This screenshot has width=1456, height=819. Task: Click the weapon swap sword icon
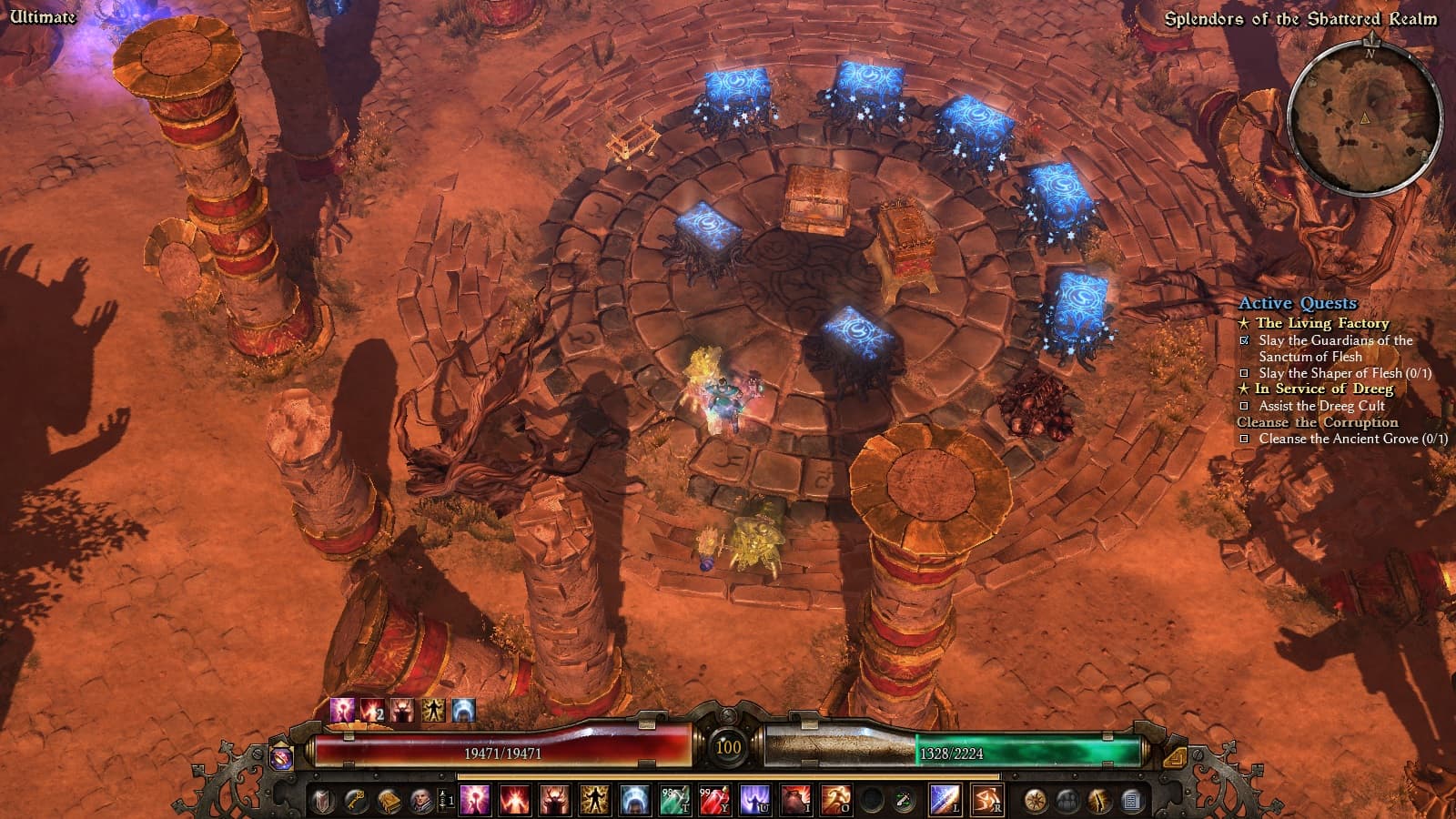pos(904,801)
